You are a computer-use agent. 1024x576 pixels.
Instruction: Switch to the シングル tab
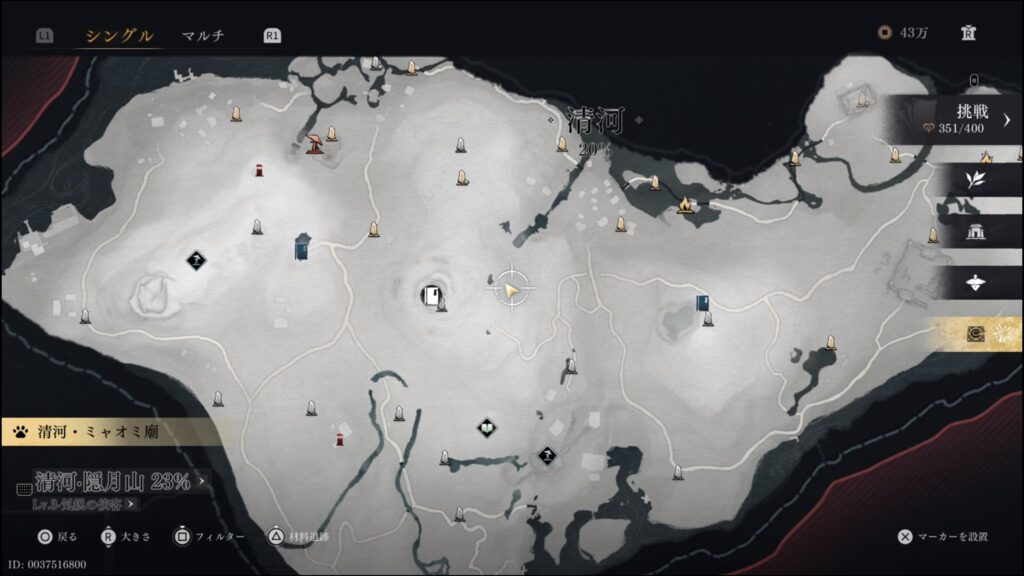point(119,36)
